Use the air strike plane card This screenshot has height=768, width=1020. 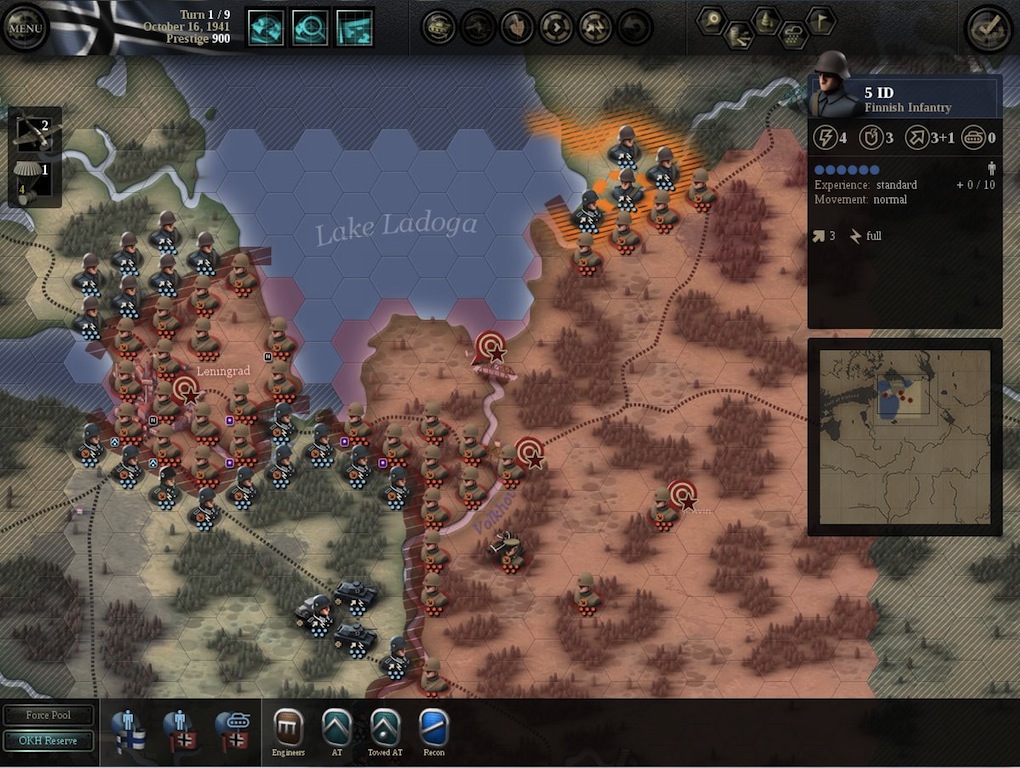(34, 131)
